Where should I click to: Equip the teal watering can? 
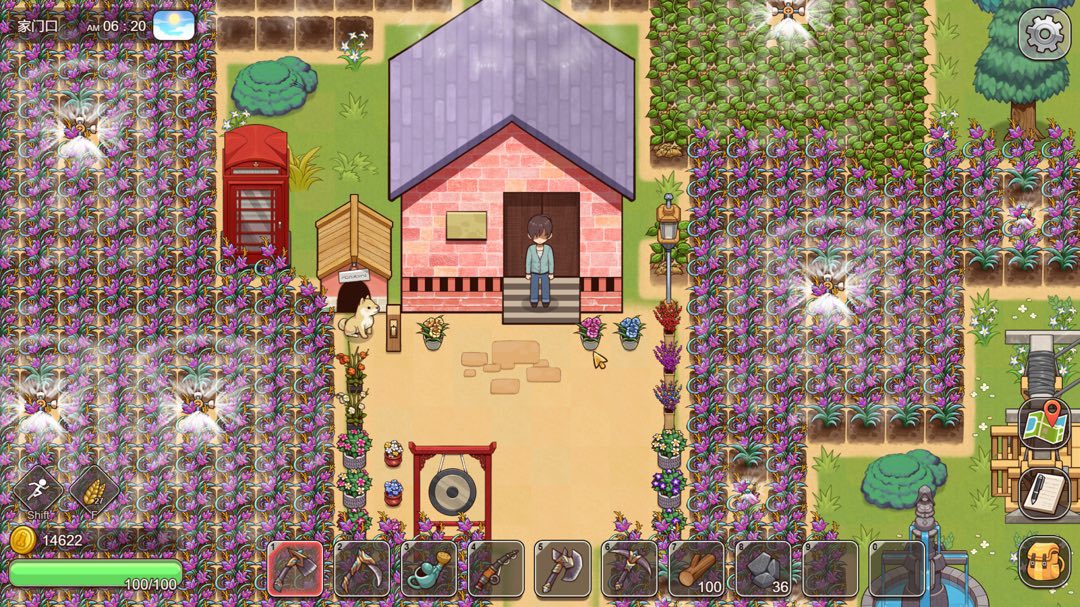(x=429, y=569)
